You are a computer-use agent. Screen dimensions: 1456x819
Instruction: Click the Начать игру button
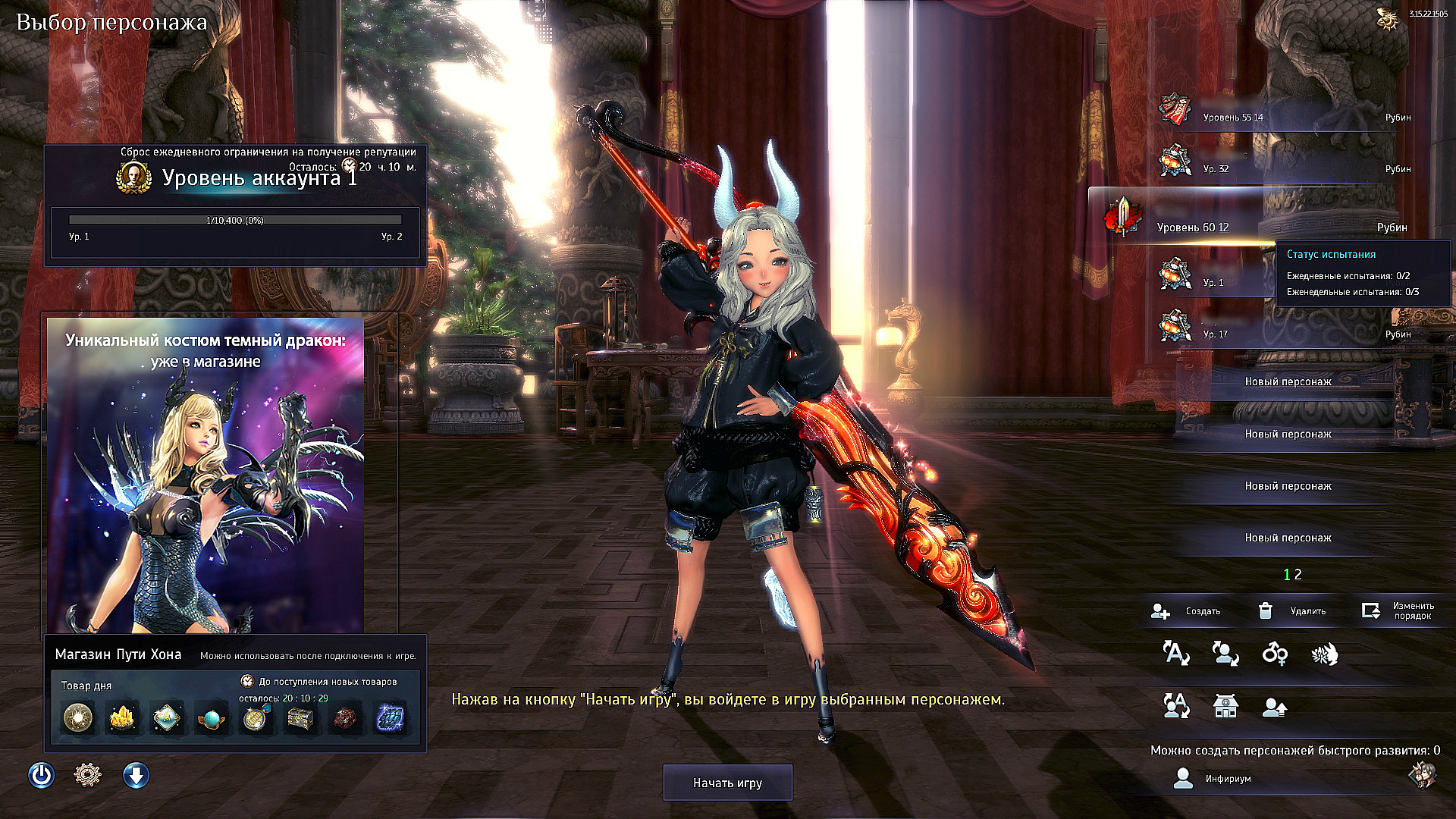(x=726, y=782)
